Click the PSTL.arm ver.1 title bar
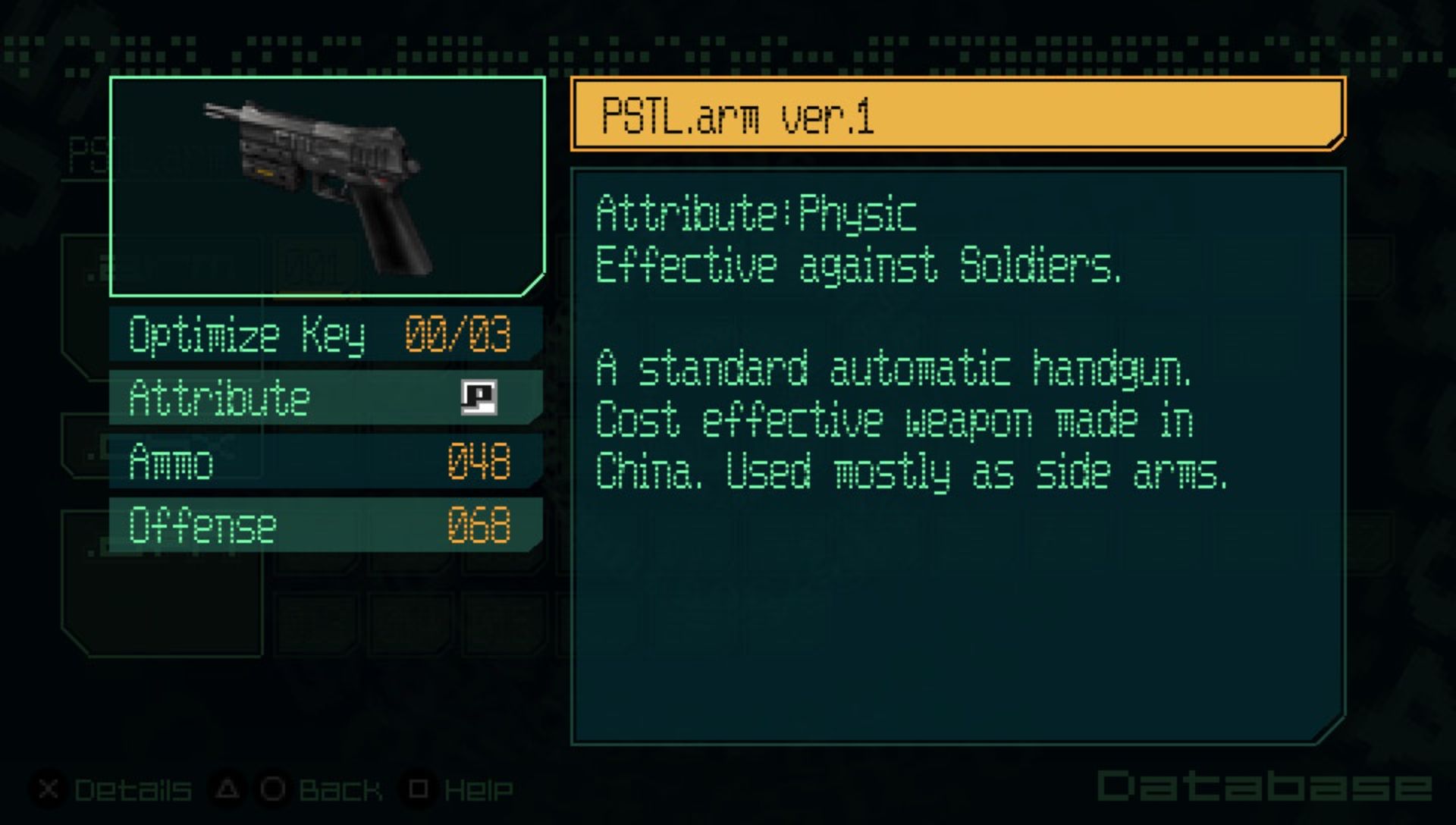Viewport: 1456px width, 825px height. (x=957, y=114)
